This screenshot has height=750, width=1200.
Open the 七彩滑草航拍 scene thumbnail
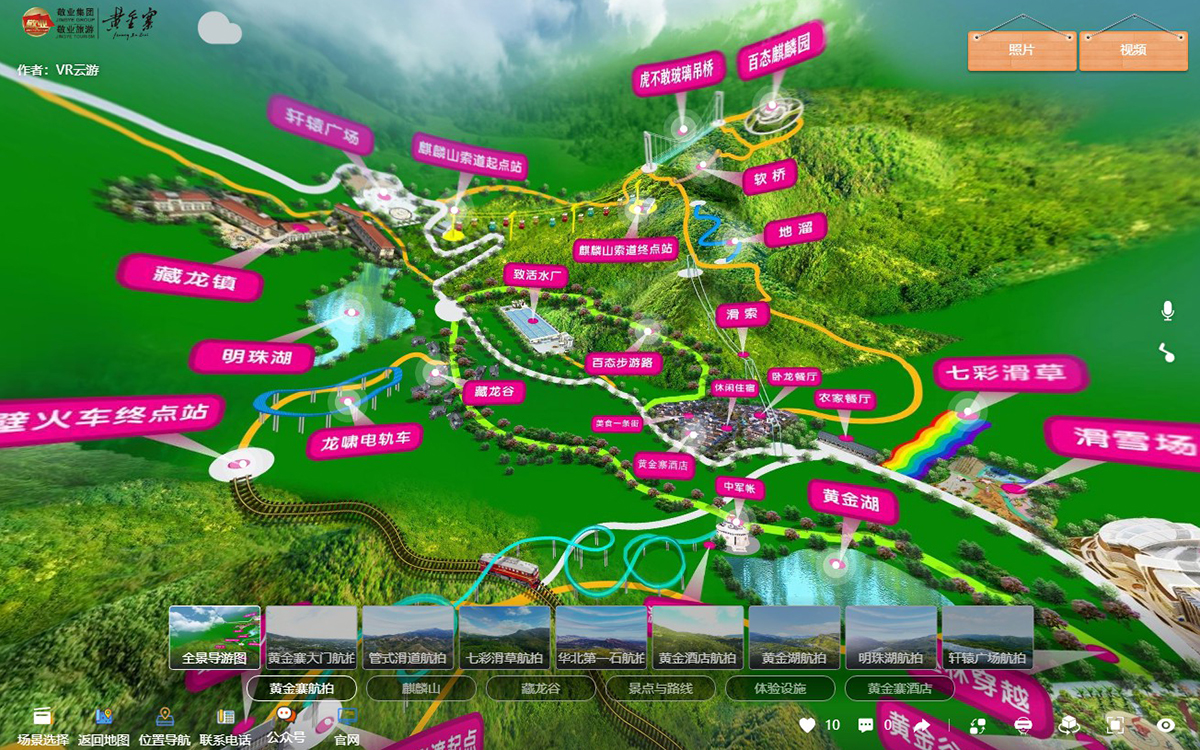[x=505, y=637]
